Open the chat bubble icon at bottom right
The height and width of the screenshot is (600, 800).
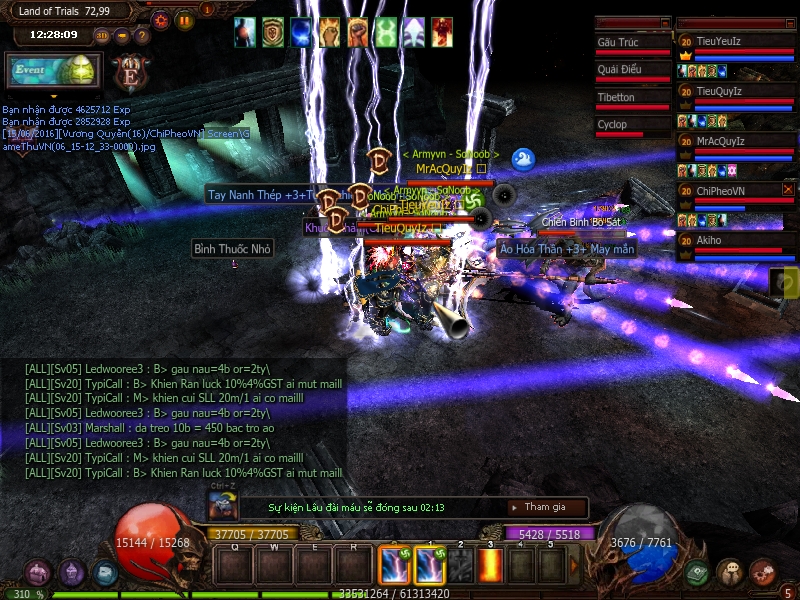730,572
